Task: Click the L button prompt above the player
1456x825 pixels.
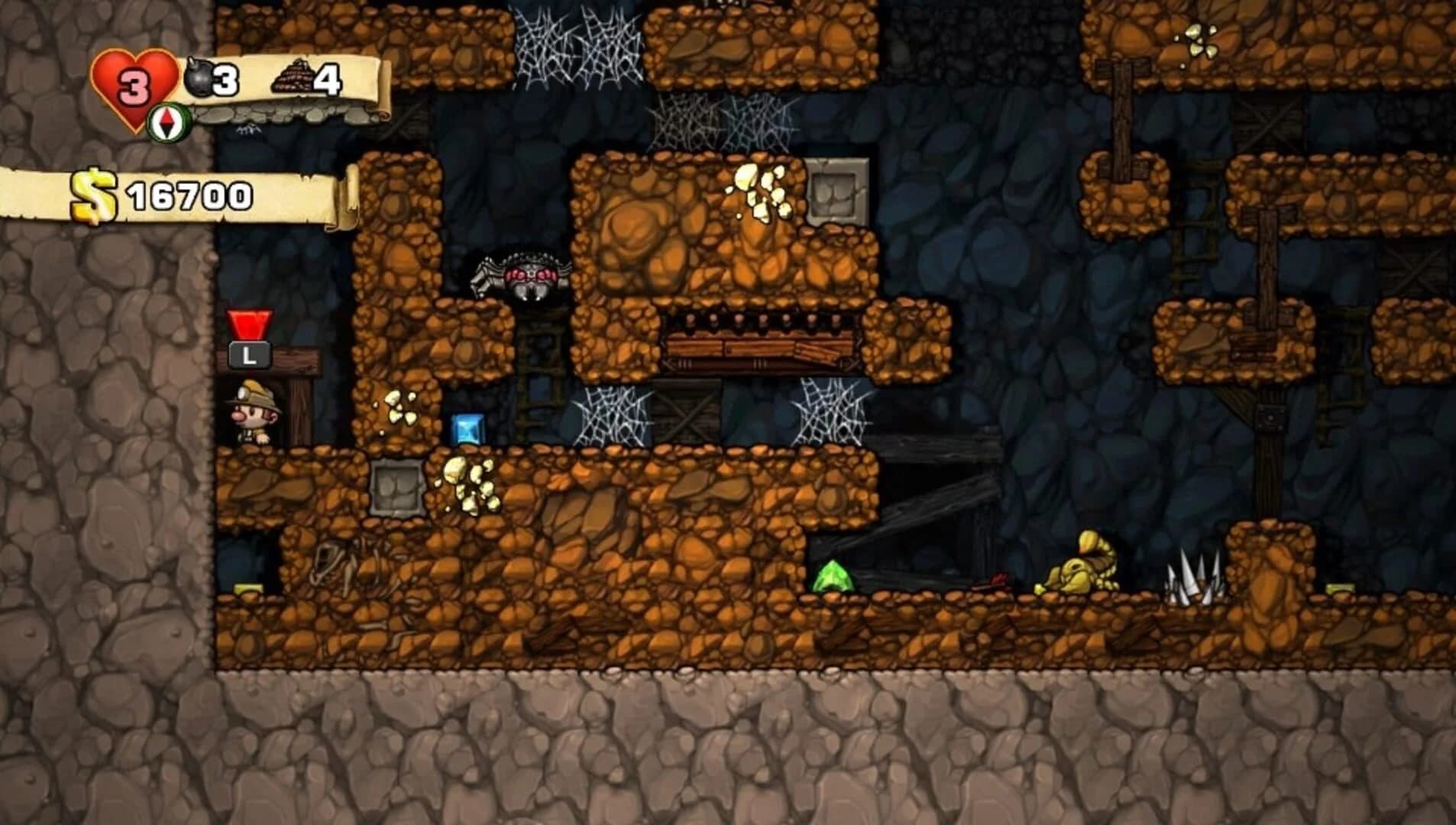Action: [x=247, y=354]
